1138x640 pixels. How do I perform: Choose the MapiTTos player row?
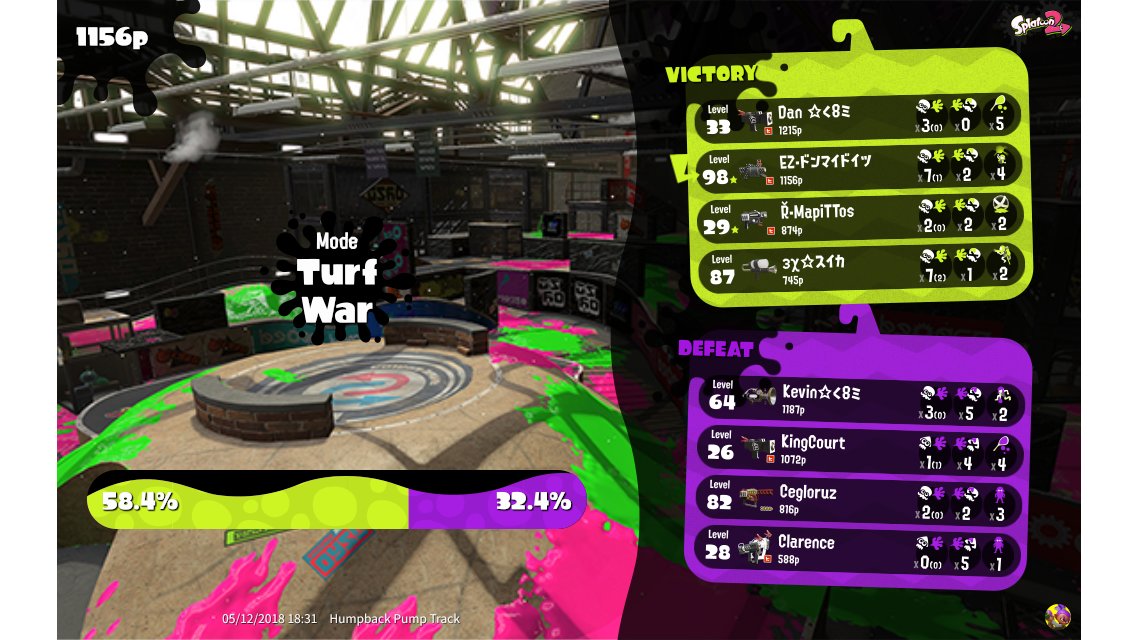point(860,219)
